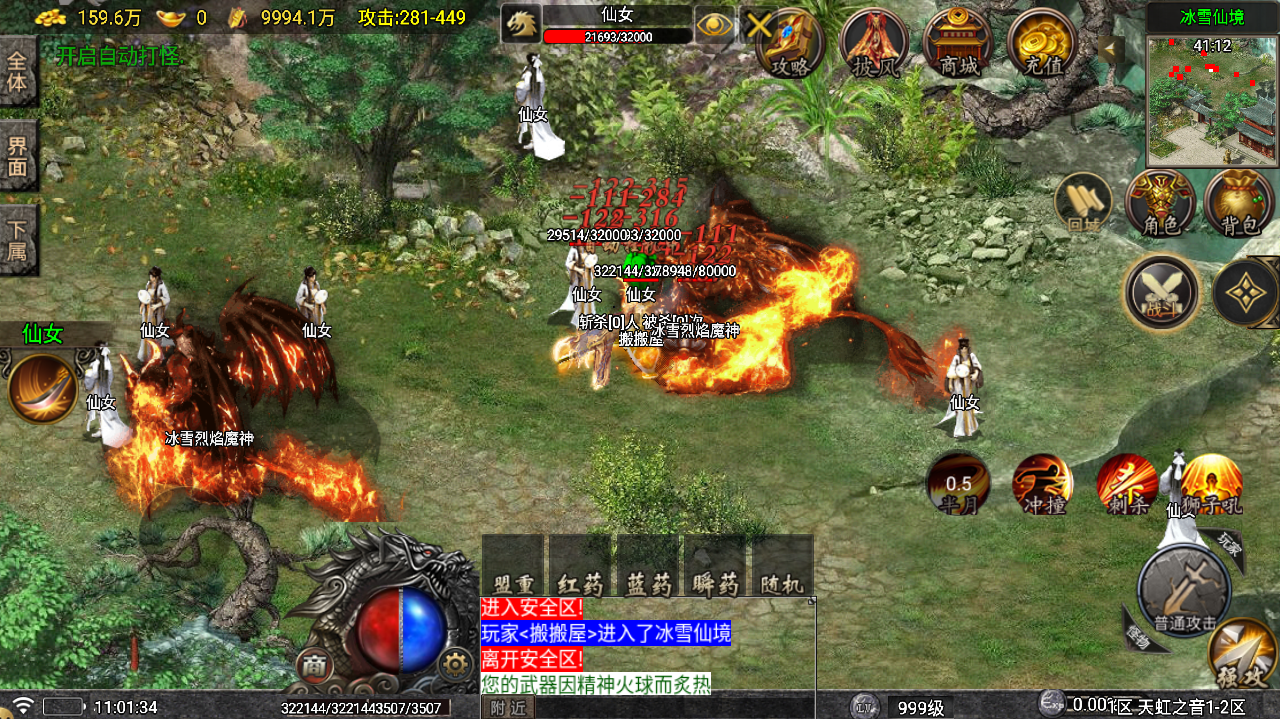Image resolution: width=1280 pixels, height=719 pixels.
Task: Activate the 半月 half-moon skill
Action: (958, 483)
